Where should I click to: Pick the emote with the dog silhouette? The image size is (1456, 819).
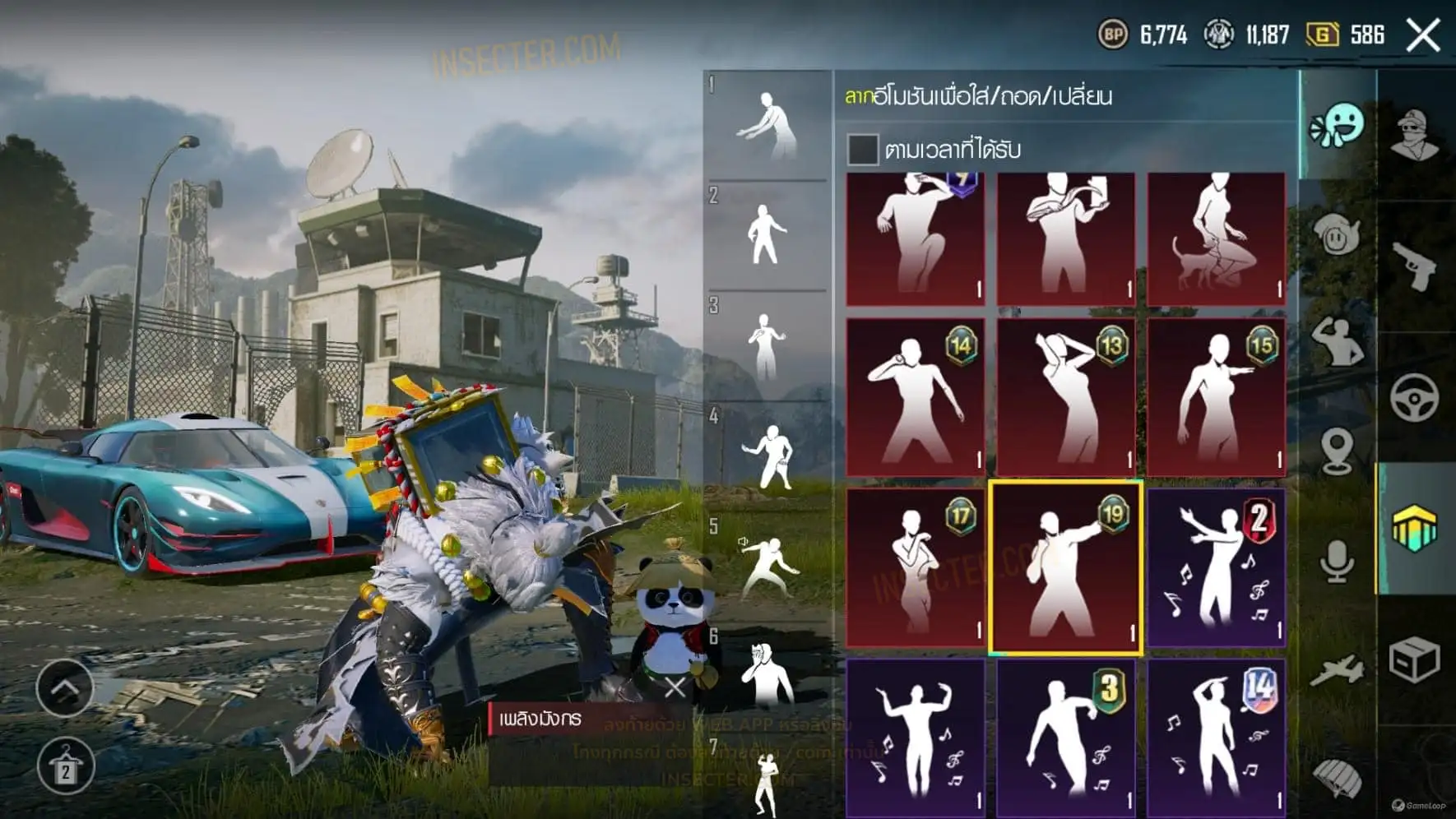[1216, 238]
